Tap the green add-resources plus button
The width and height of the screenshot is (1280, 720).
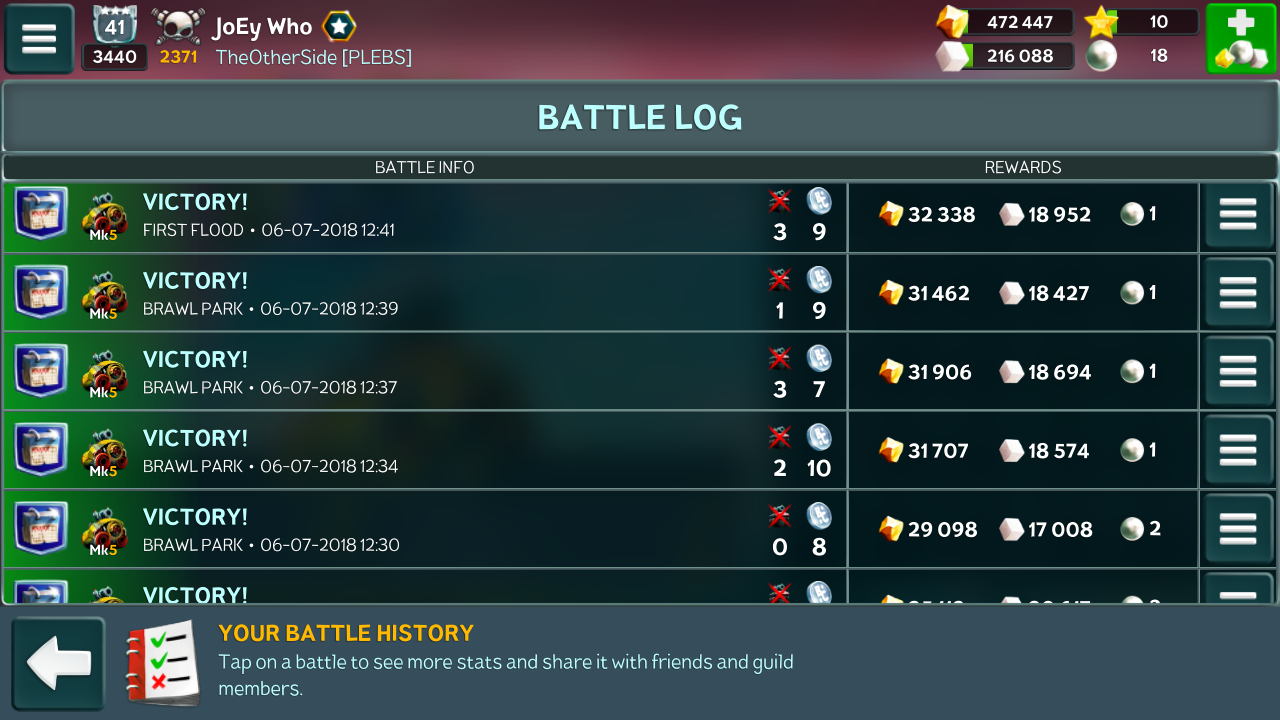click(x=1240, y=39)
